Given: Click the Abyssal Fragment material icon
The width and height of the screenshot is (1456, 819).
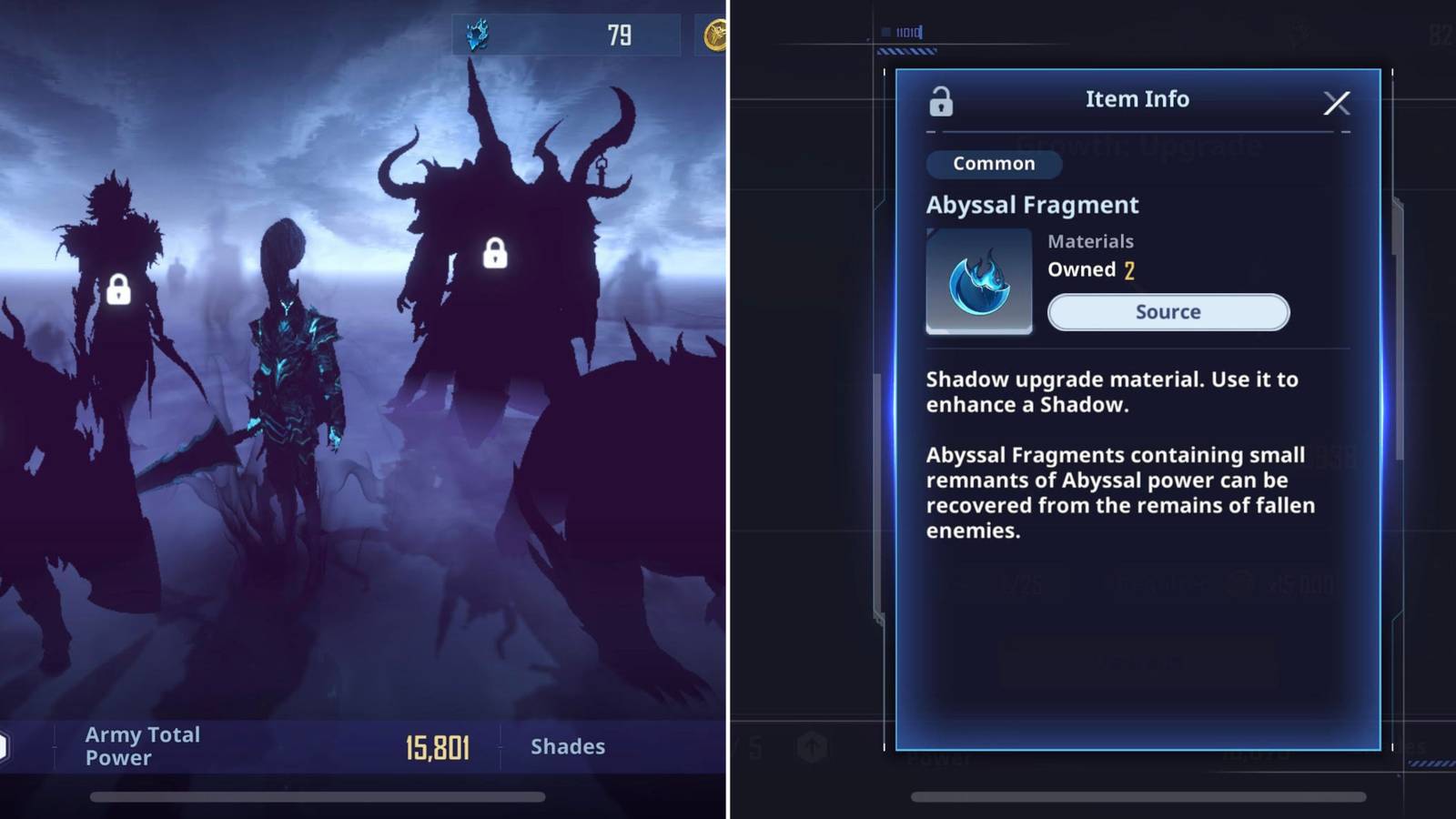Looking at the screenshot, I should point(979,280).
